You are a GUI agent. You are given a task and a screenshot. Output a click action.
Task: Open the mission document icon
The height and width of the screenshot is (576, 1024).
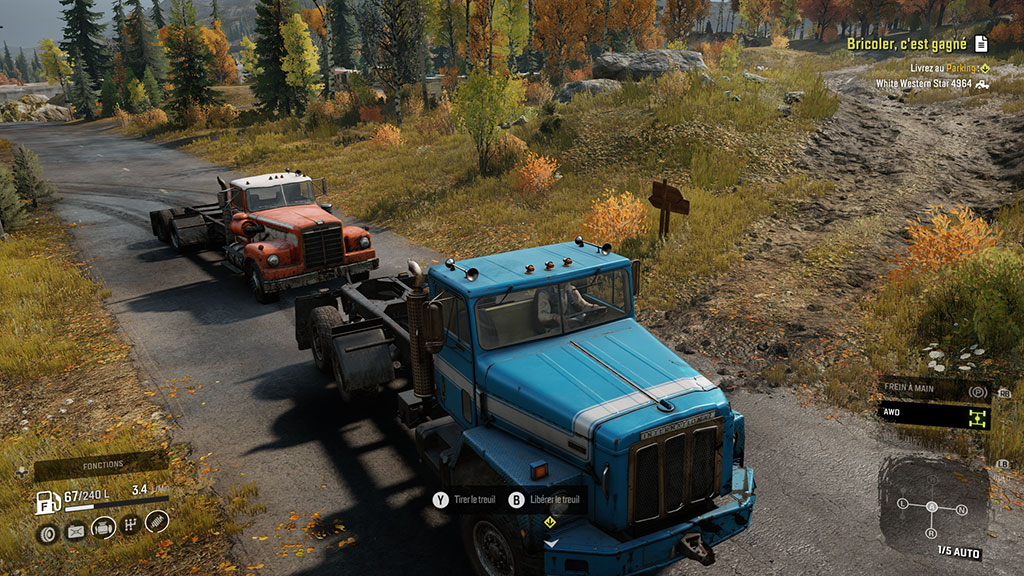pyautogui.click(x=981, y=44)
